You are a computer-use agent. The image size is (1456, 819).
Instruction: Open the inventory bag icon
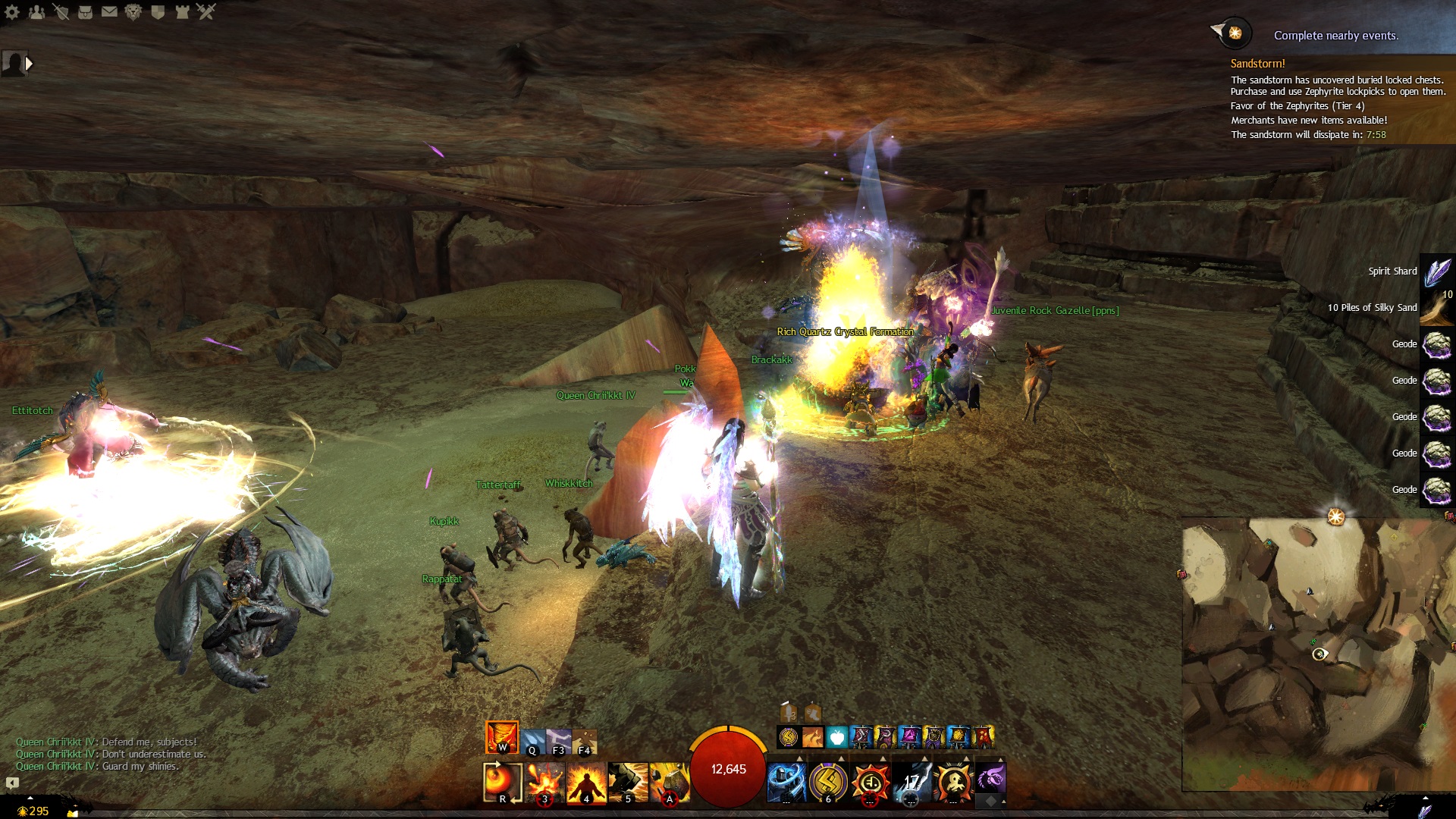click(x=85, y=11)
